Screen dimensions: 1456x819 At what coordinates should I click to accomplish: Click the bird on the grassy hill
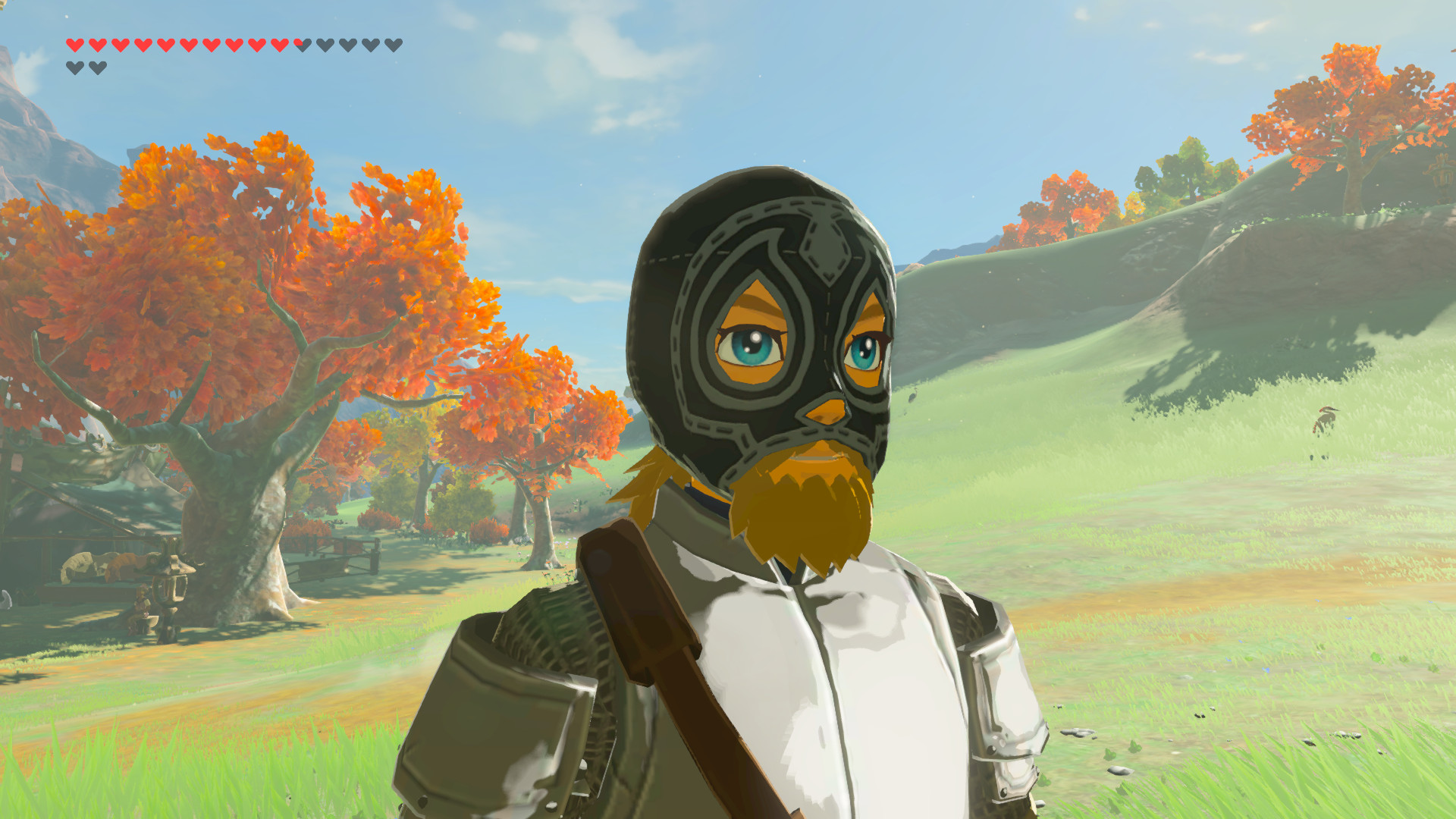[1326, 416]
